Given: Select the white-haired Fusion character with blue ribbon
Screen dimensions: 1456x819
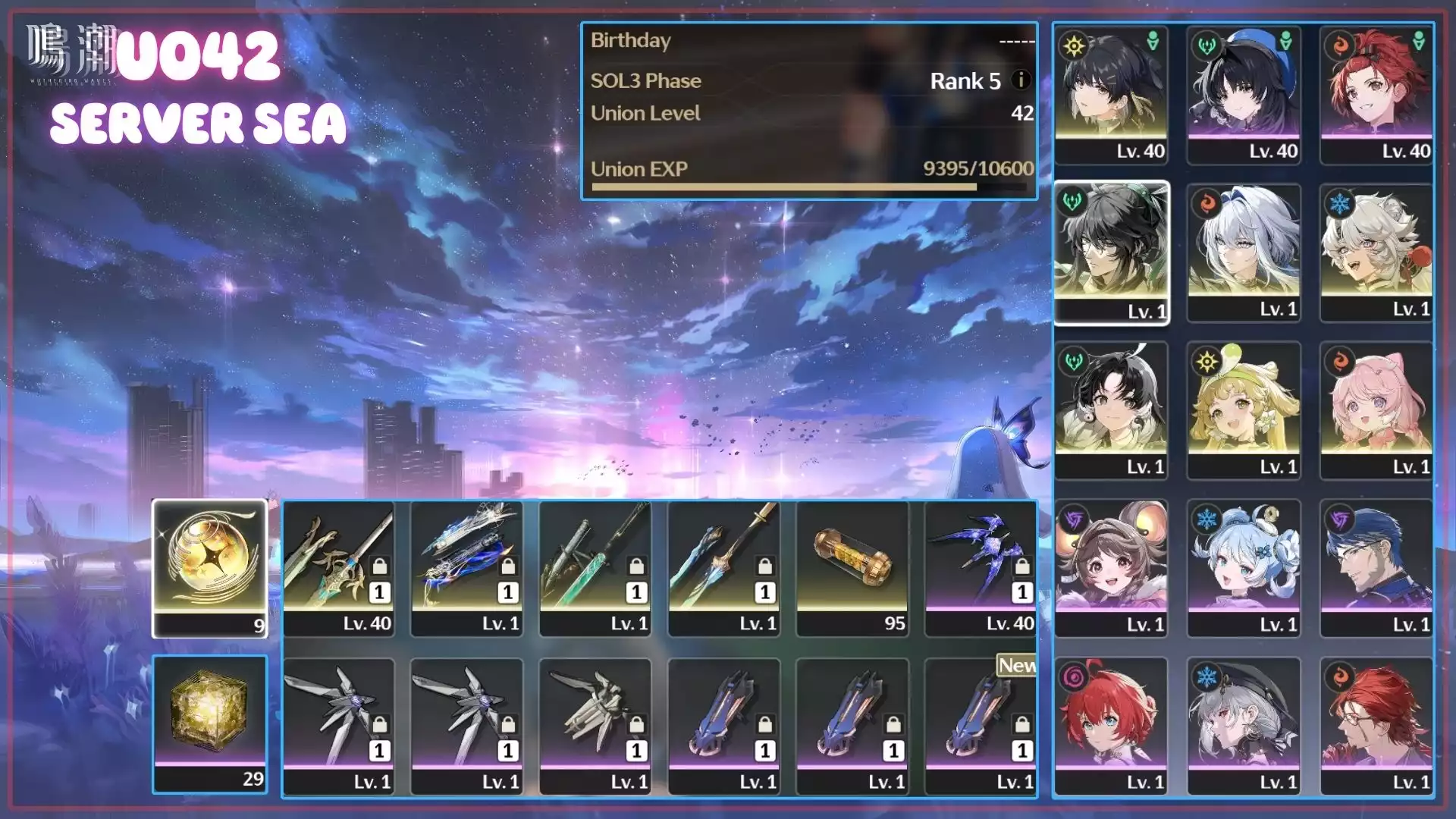Looking at the screenshot, I should (x=1244, y=253).
